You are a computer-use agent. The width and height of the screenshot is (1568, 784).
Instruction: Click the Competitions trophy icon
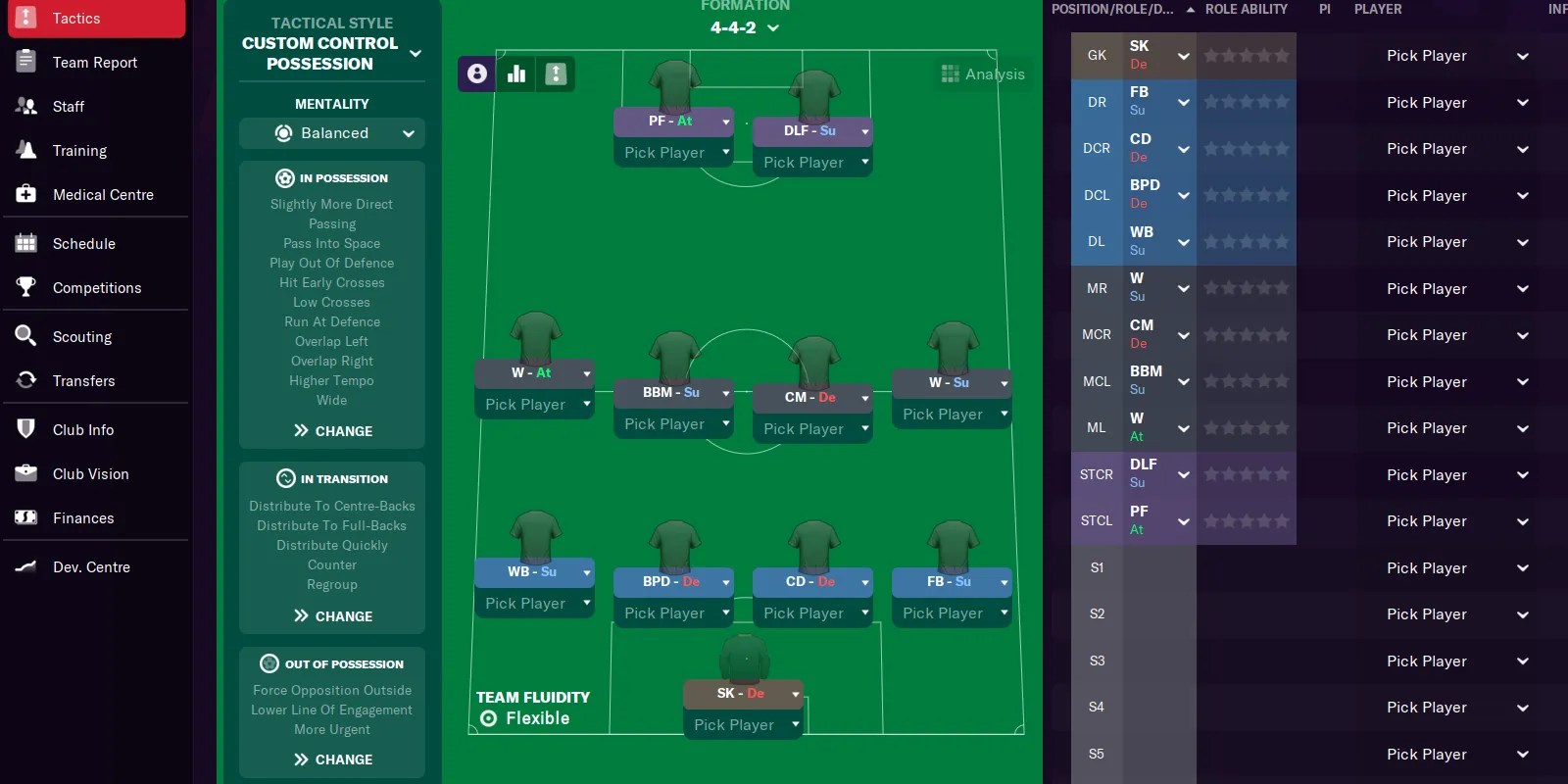click(x=25, y=287)
